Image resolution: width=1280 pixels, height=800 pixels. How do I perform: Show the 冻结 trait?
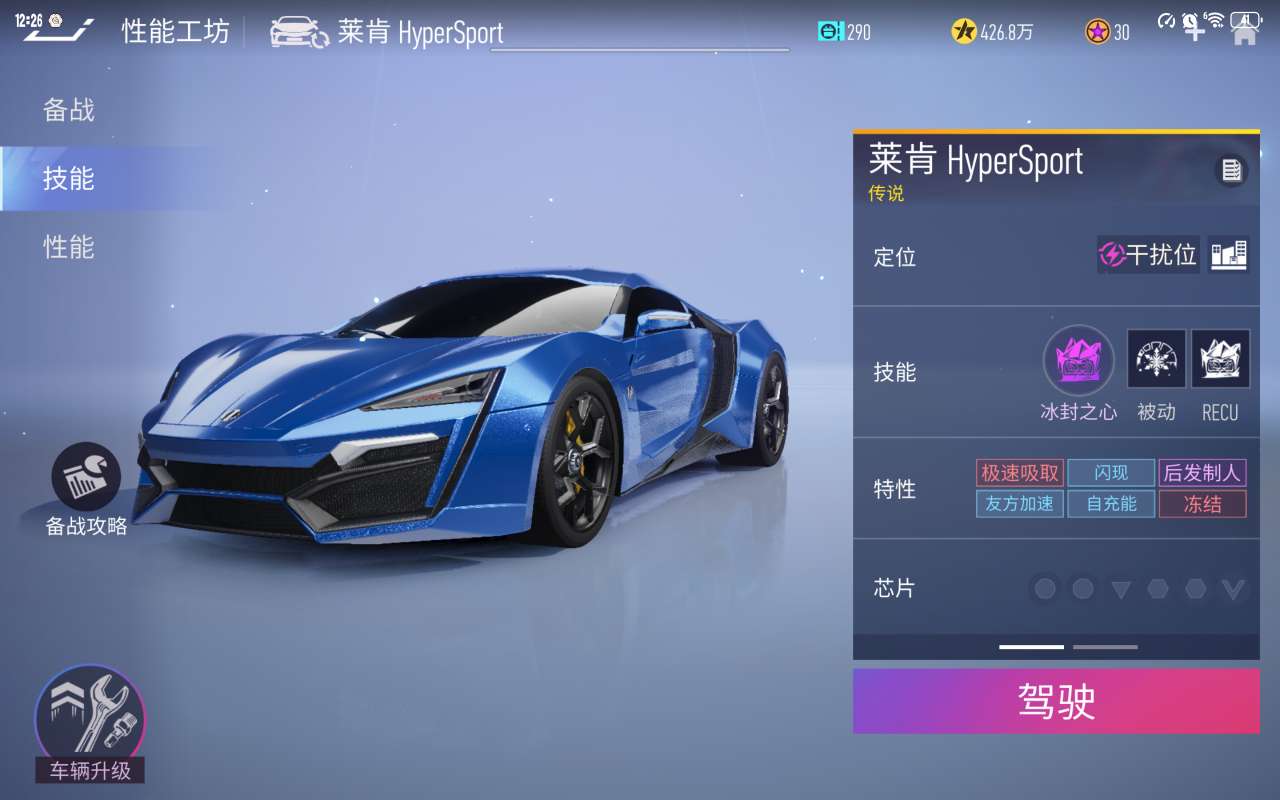pyautogui.click(x=1202, y=504)
